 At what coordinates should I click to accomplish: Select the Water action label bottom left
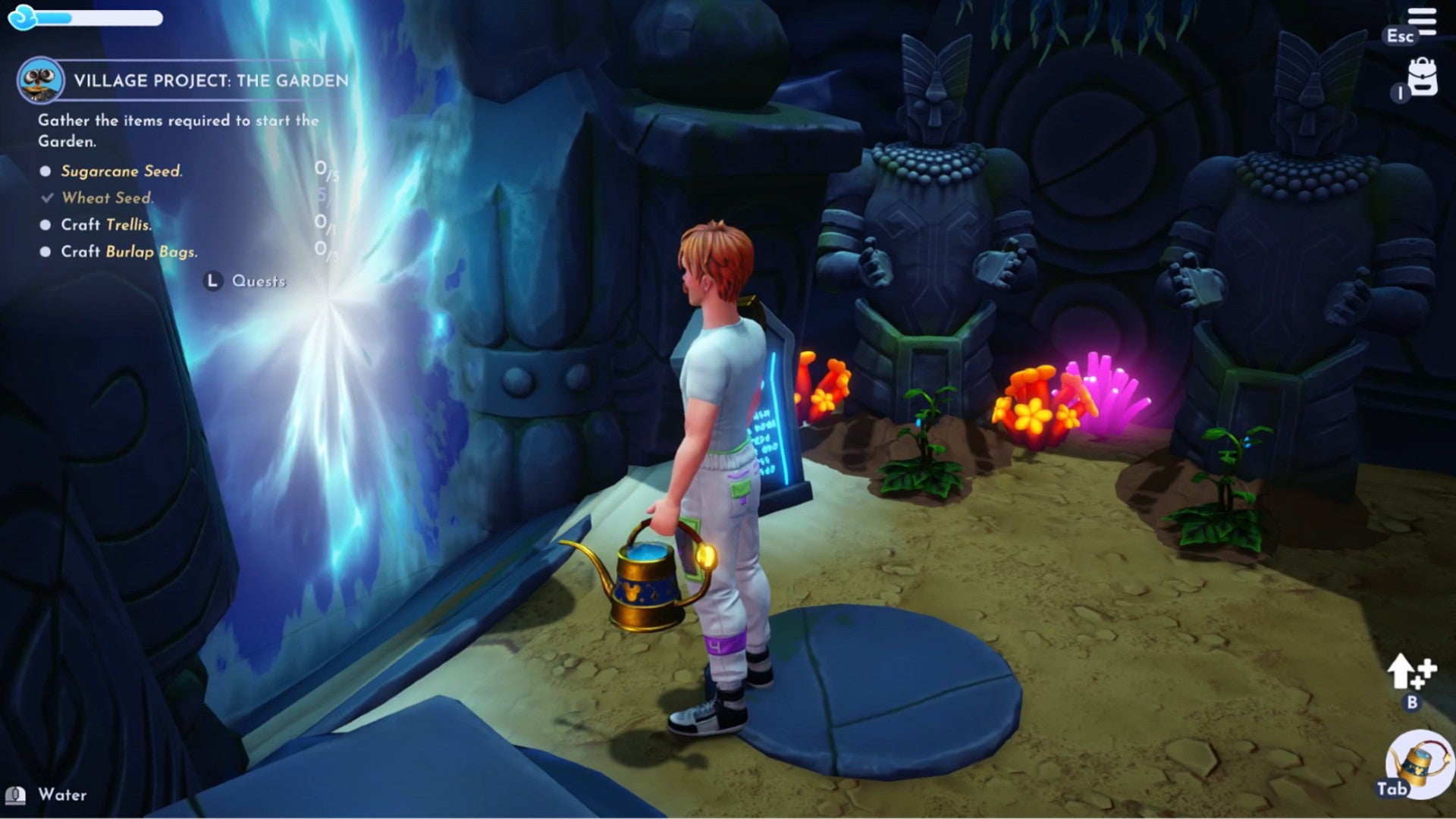[x=64, y=795]
